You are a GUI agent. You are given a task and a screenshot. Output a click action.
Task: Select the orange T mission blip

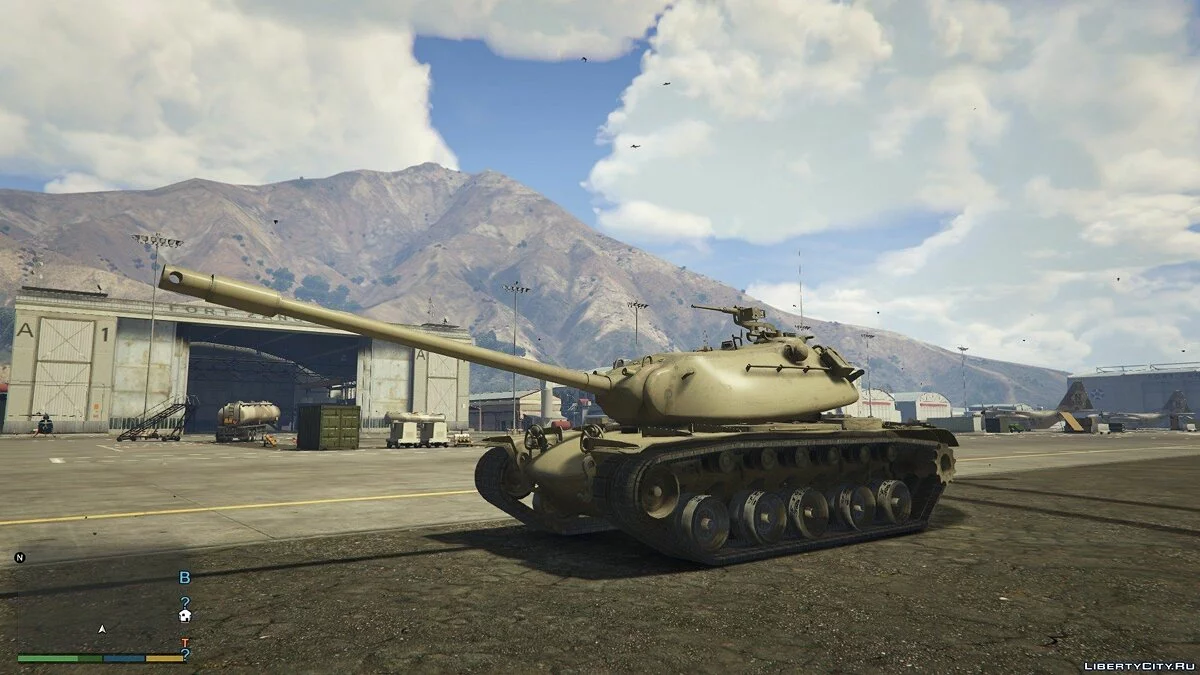pos(184,642)
